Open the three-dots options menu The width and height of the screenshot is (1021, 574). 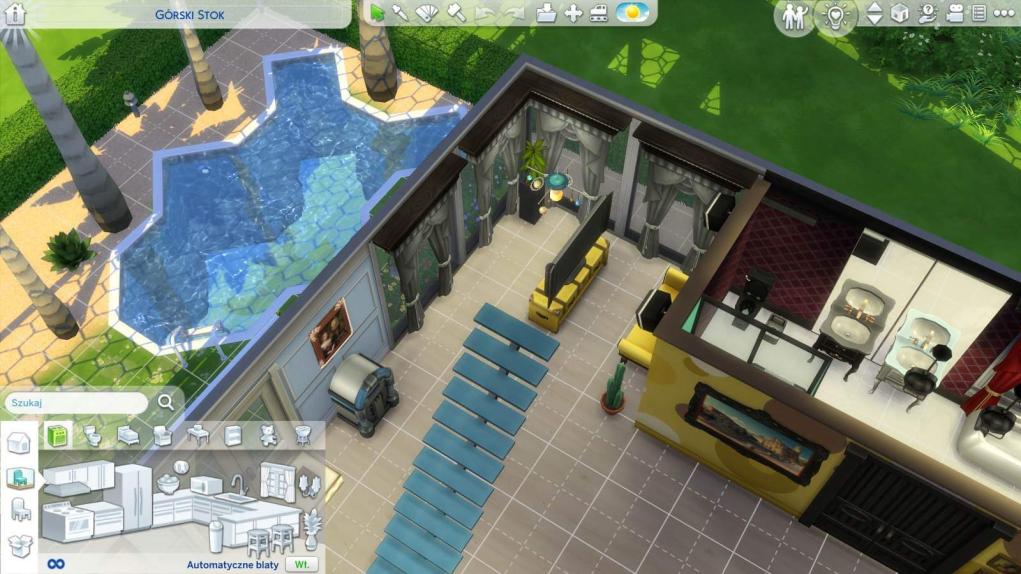tap(1002, 14)
